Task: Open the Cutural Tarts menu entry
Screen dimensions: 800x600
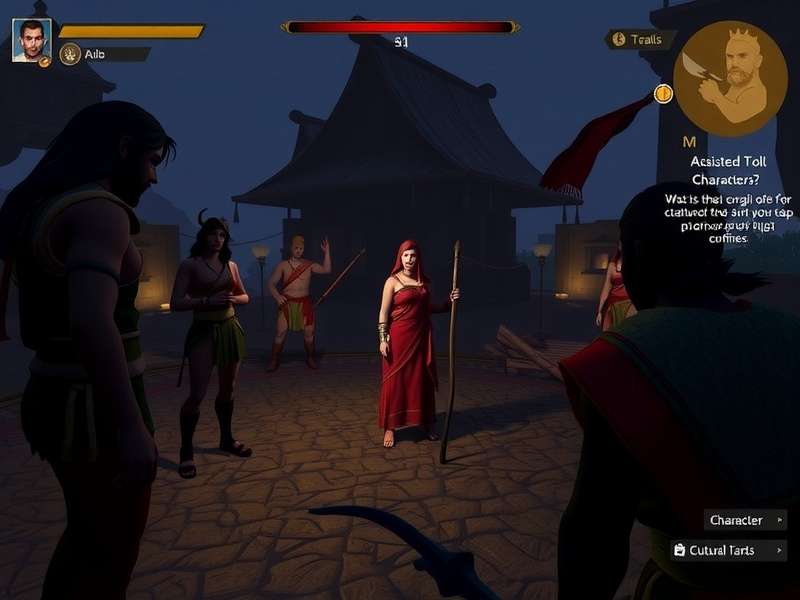Action: pos(728,550)
